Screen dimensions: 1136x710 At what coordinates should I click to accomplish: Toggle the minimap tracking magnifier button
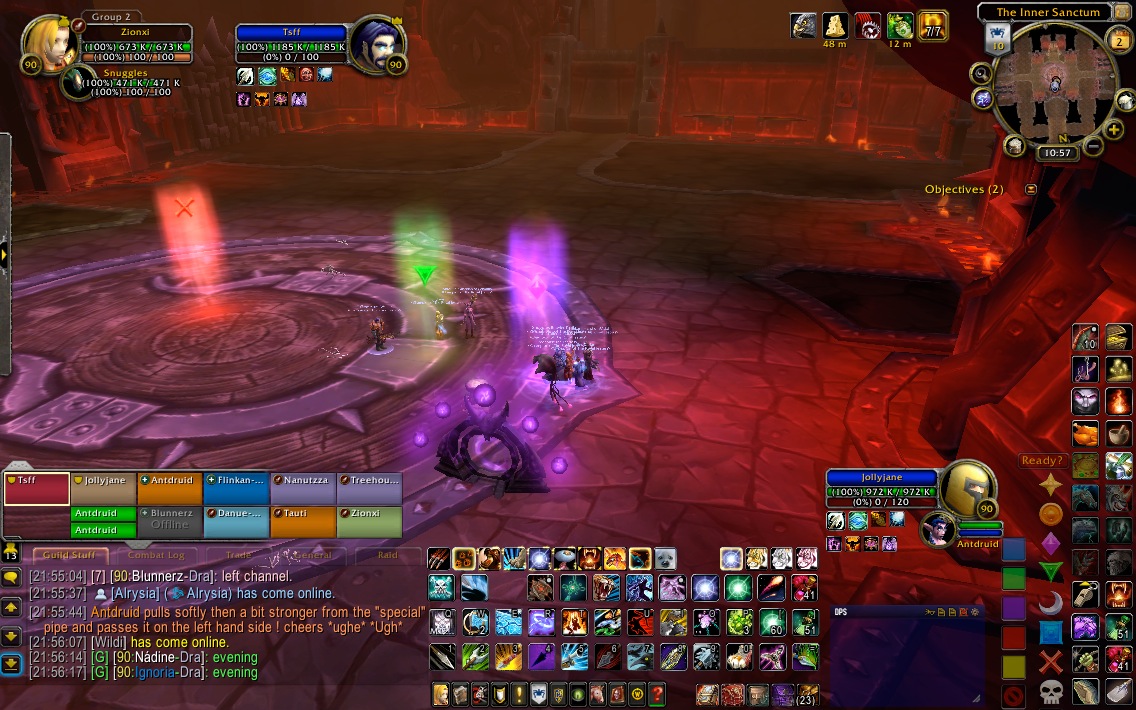click(981, 73)
